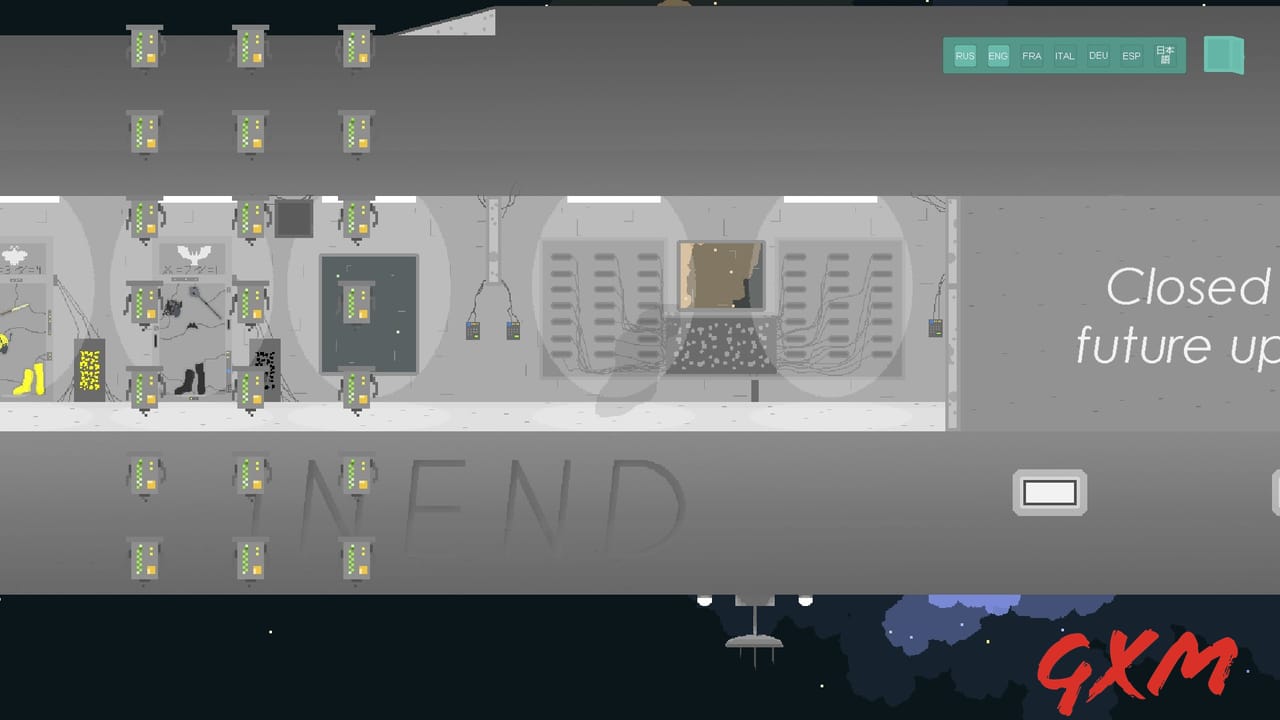This screenshot has height=720, width=1280.
Task: Click the keypad remote hanging right of the map
Action: coord(513,330)
